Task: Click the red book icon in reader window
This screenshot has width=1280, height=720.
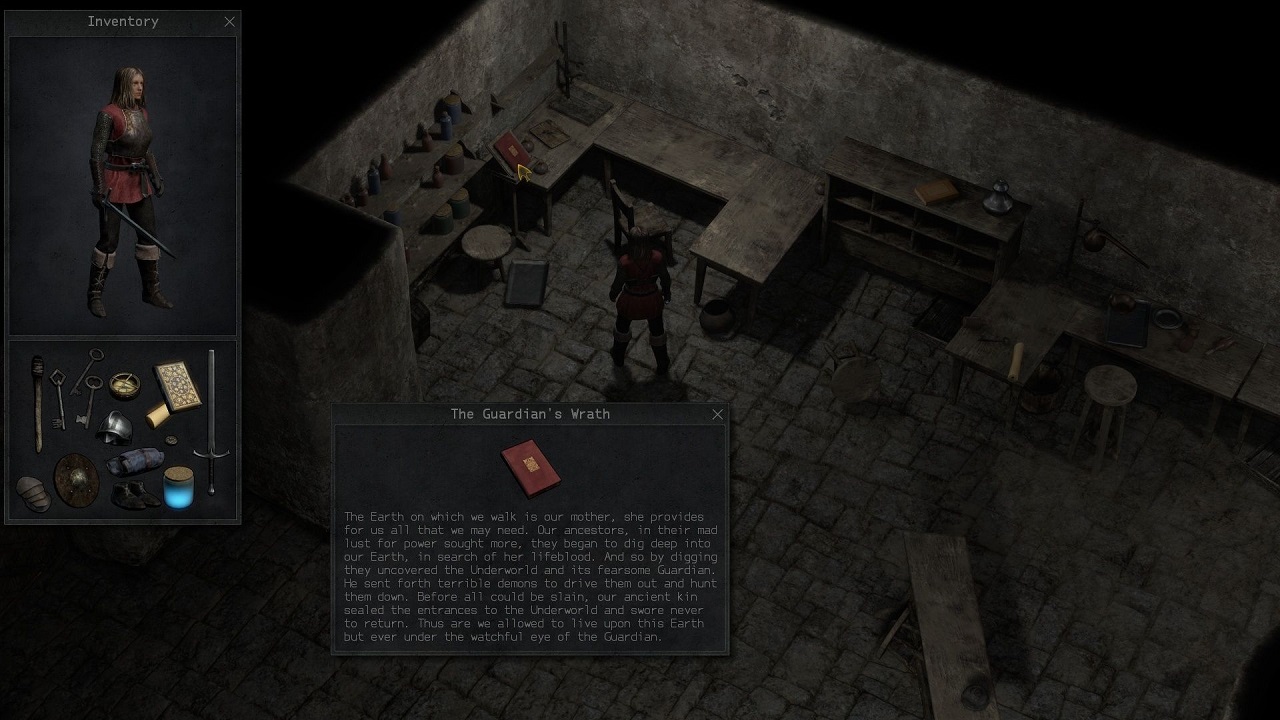Action: pyautogui.click(x=530, y=467)
